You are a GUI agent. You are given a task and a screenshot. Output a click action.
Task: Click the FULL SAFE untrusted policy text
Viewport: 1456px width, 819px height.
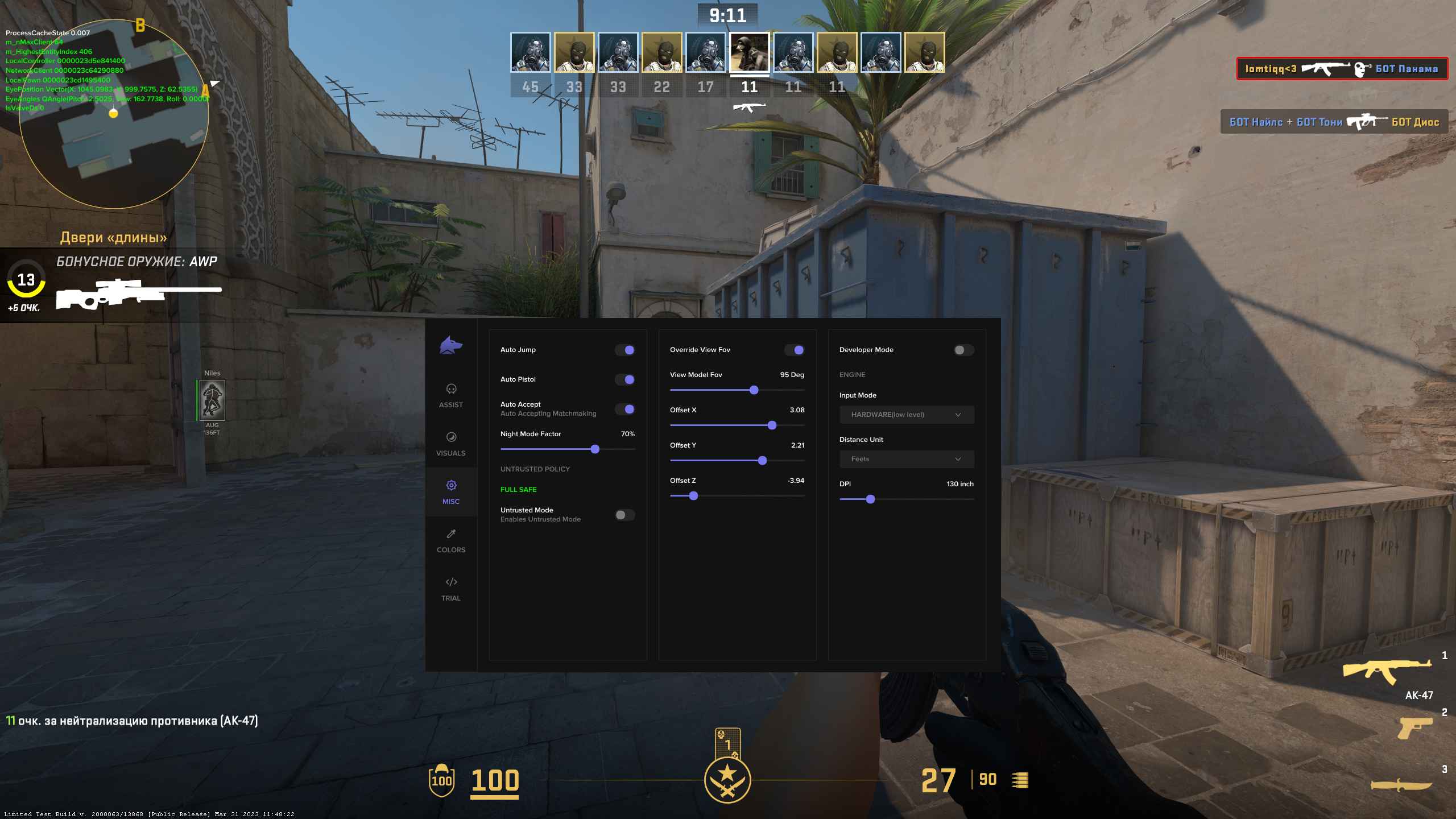pyautogui.click(x=518, y=489)
